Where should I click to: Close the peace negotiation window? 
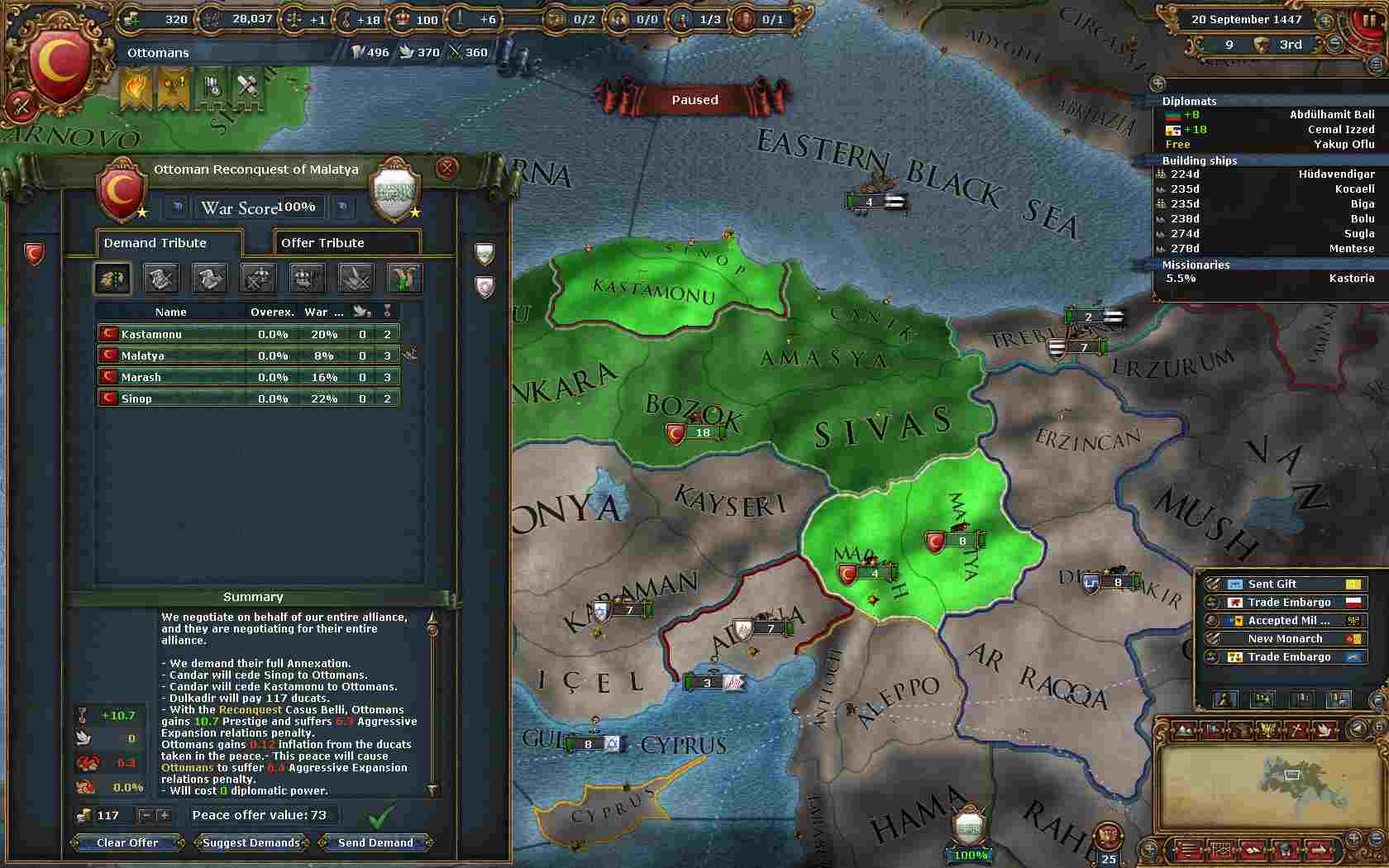(x=446, y=169)
